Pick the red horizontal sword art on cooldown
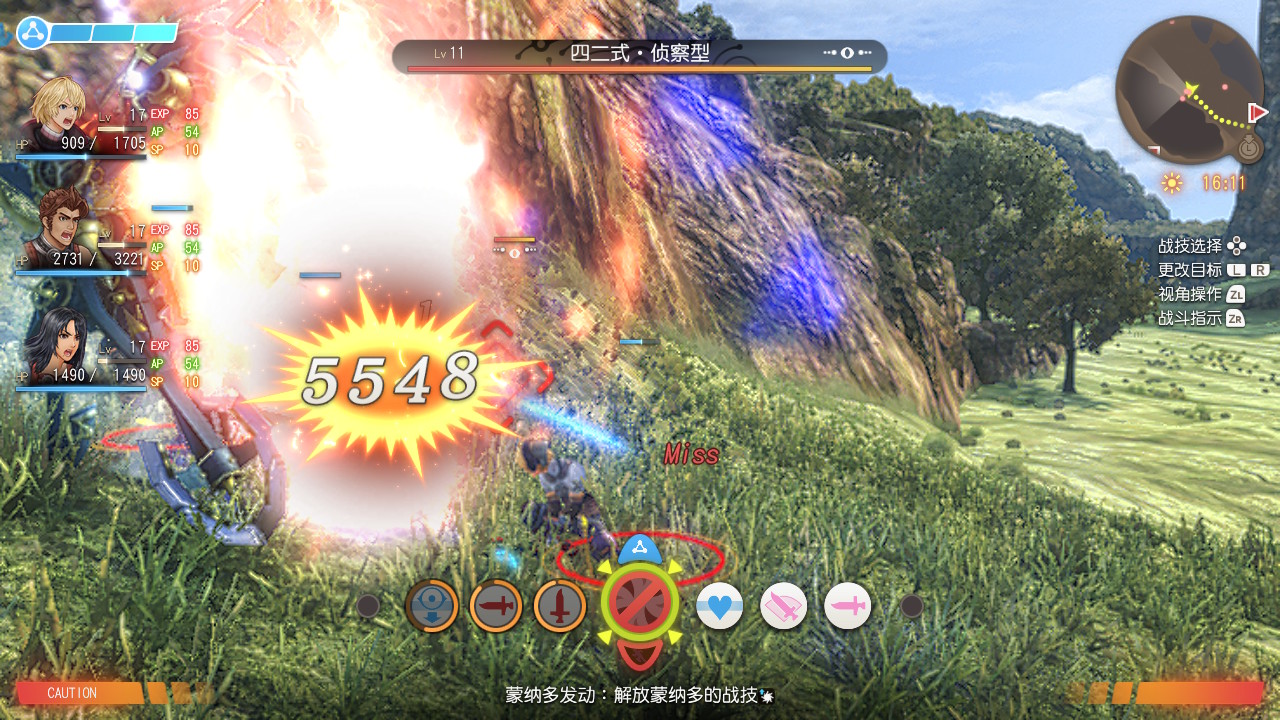This screenshot has width=1280, height=720. click(495, 606)
